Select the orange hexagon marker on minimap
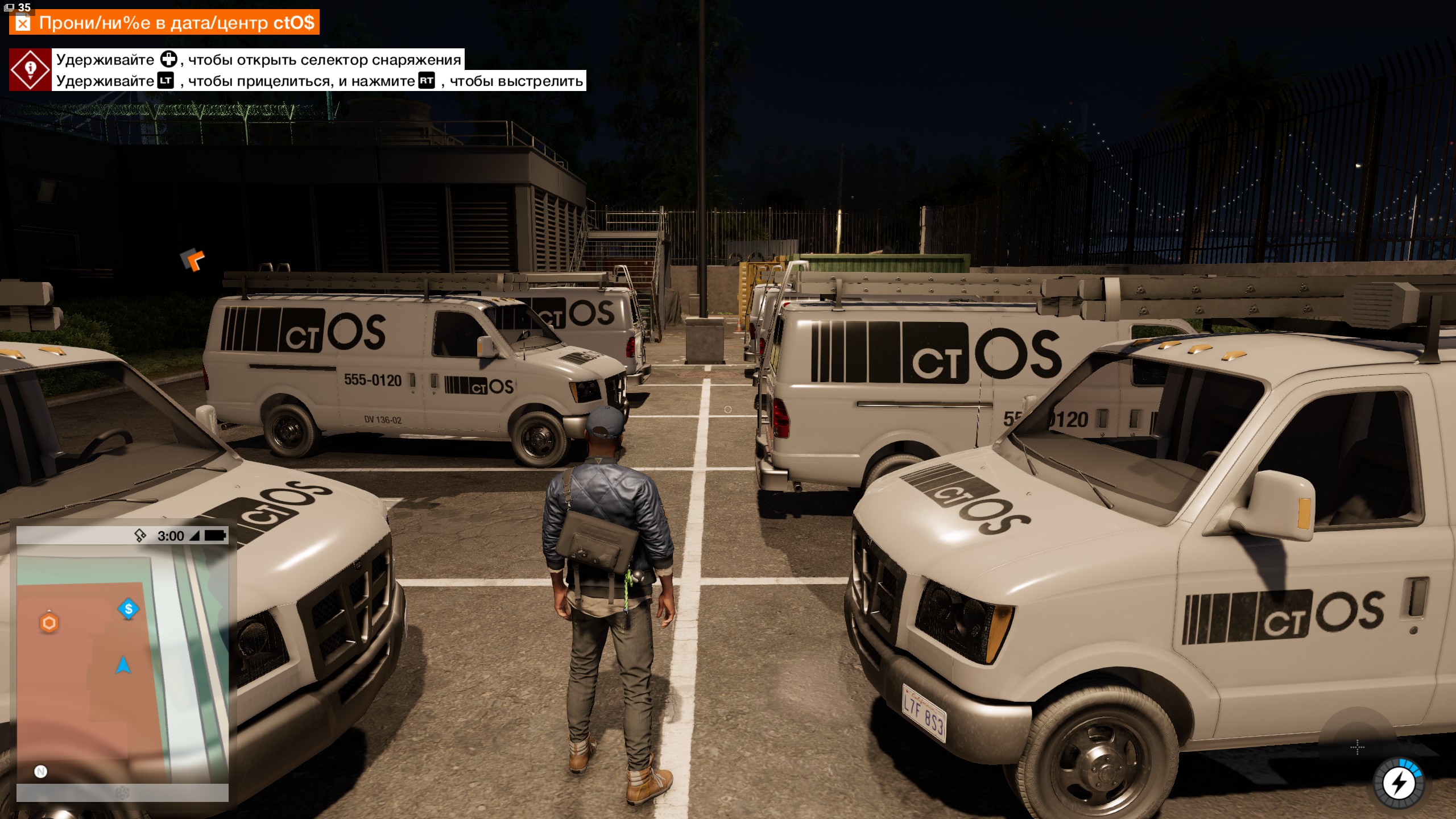The width and height of the screenshot is (1456, 819). point(49,623)
